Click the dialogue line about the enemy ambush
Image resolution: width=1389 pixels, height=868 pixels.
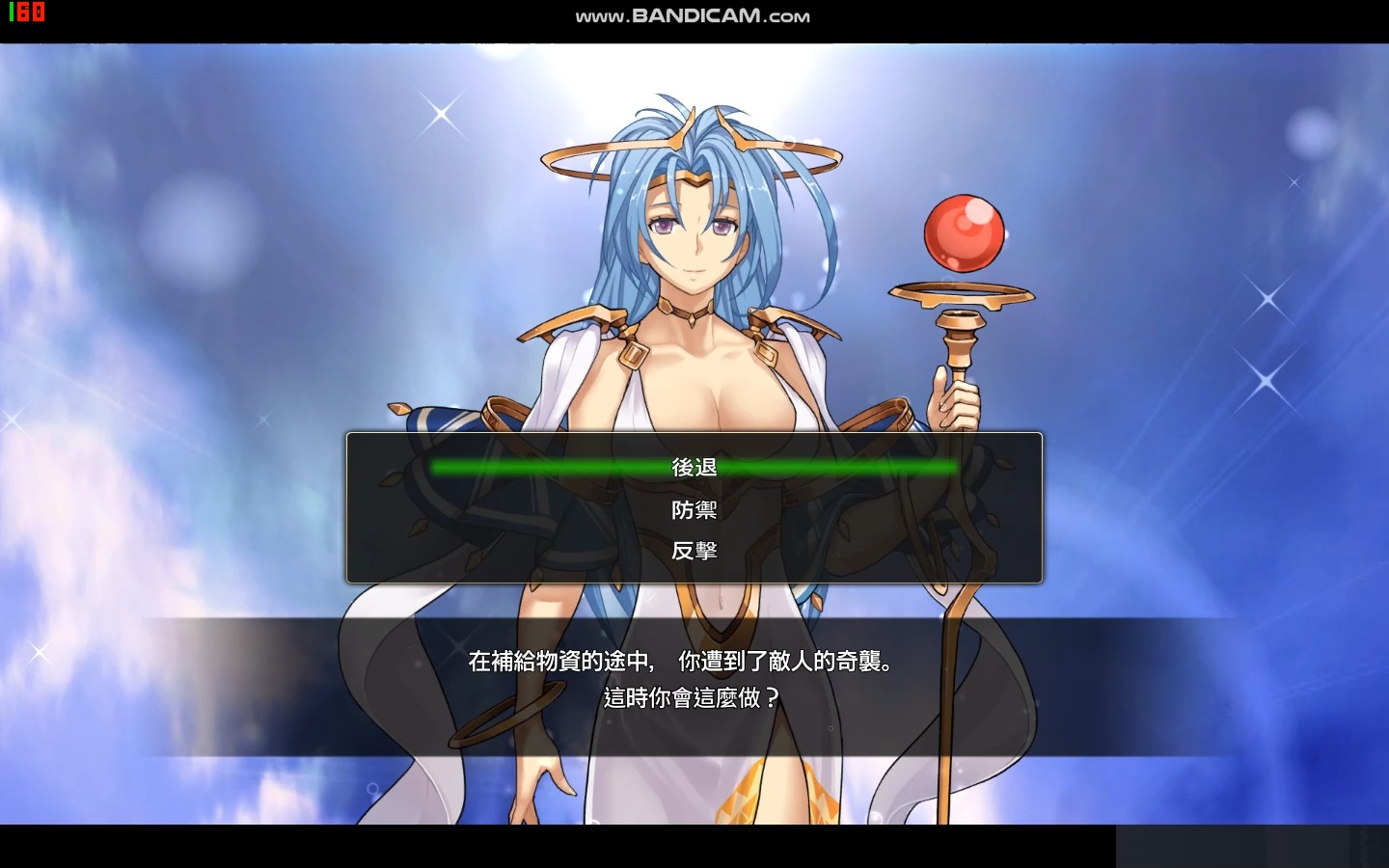tap(681, 663)
